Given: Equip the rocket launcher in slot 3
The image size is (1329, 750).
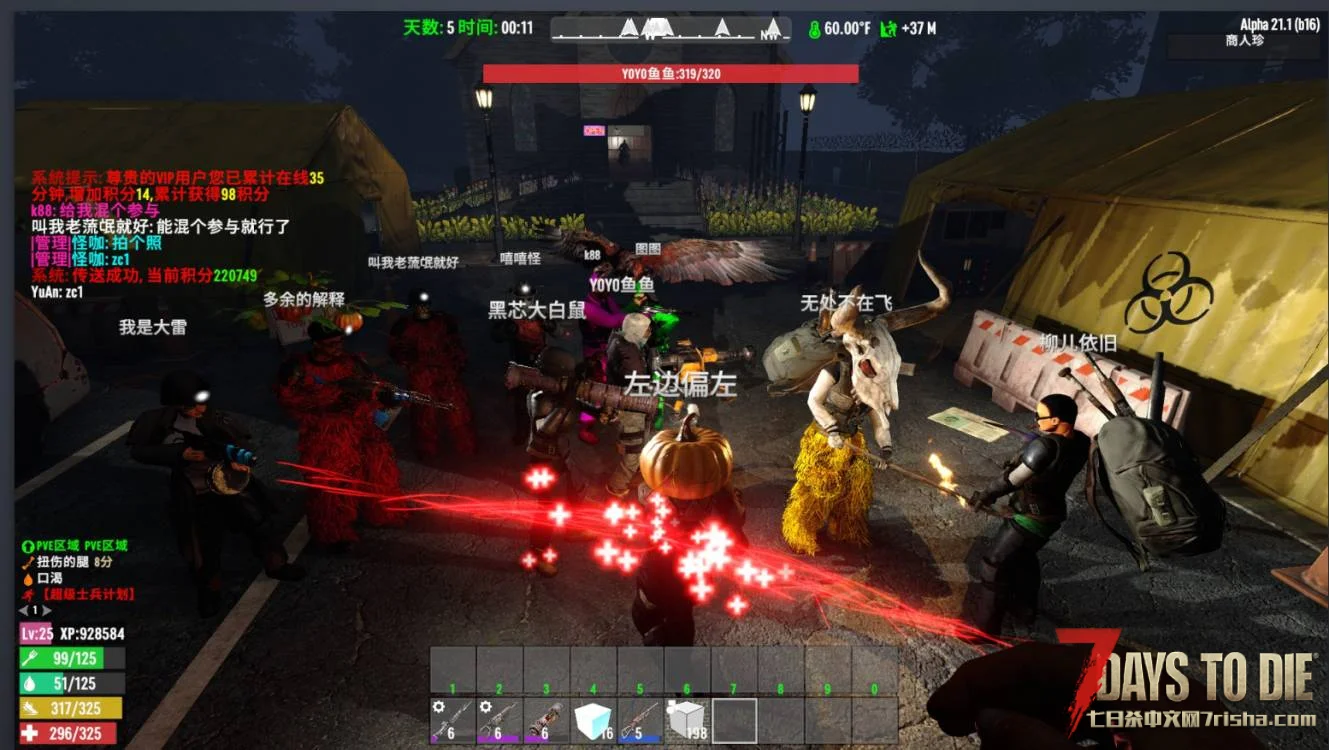Looking at the screenshot, I should pyautogui.click(x=546, y=720).
